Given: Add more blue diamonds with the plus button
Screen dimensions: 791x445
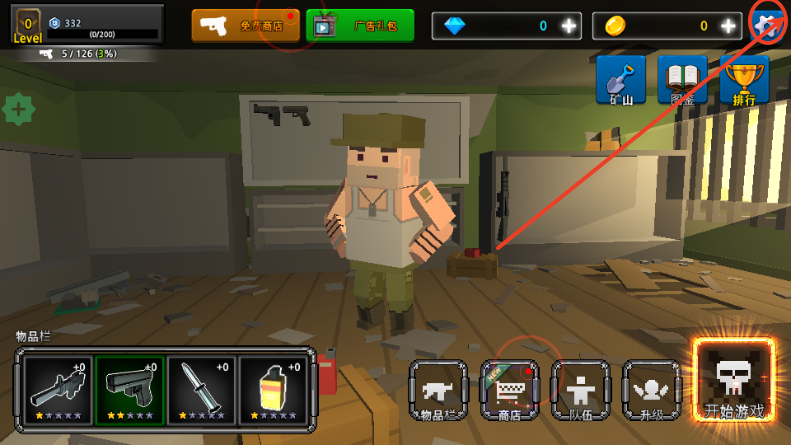Looking at the screenshot, I should coord(568,26).
